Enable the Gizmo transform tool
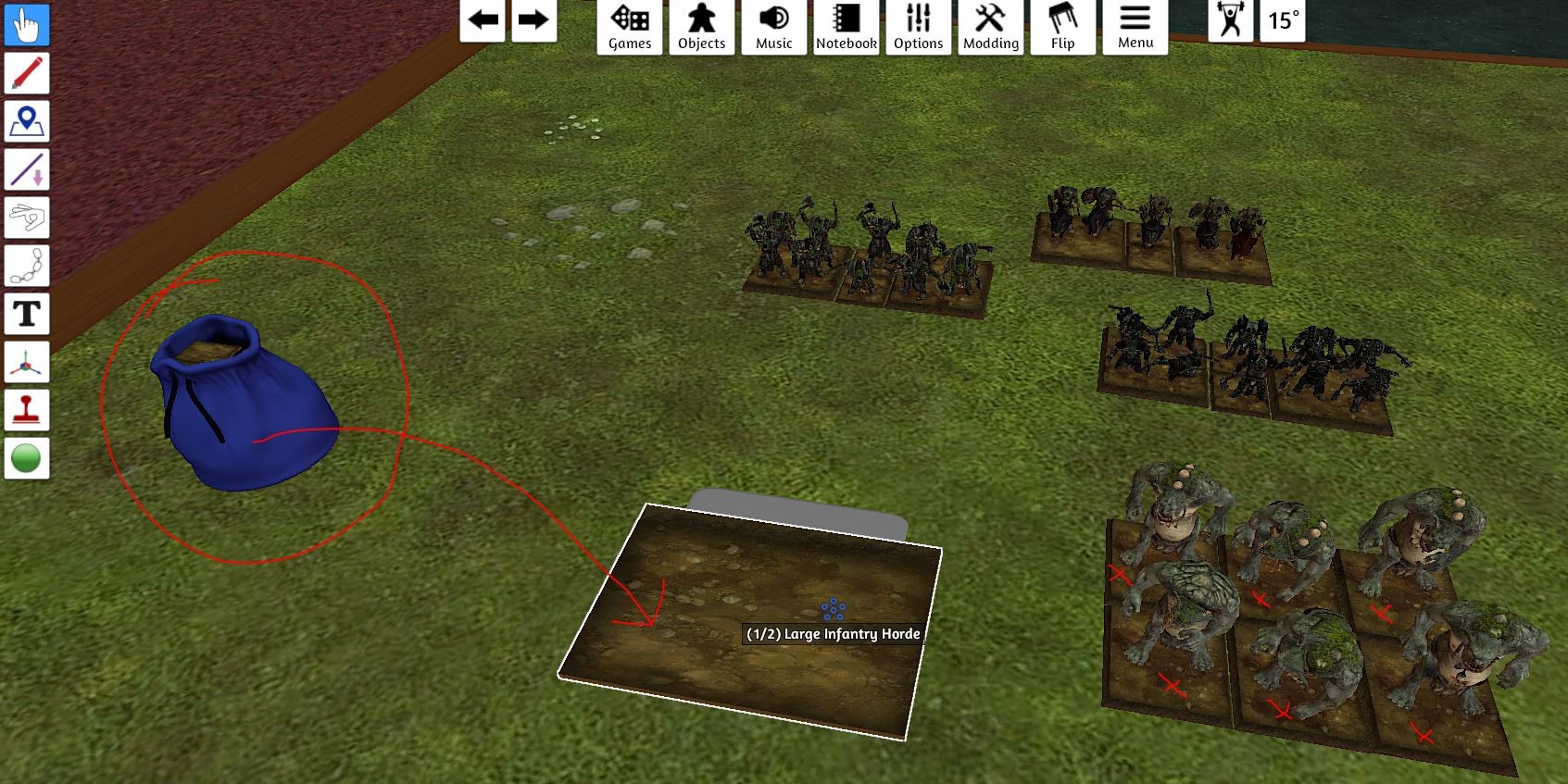This screenshot has width=1568, height=784. coord(26,362)
